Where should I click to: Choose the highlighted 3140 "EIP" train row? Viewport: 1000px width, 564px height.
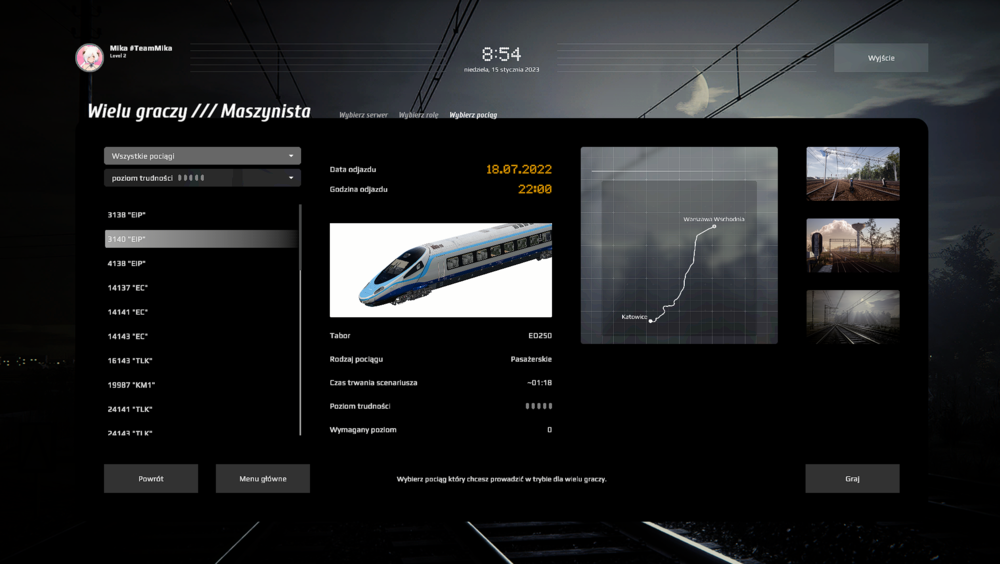(201, 239)
